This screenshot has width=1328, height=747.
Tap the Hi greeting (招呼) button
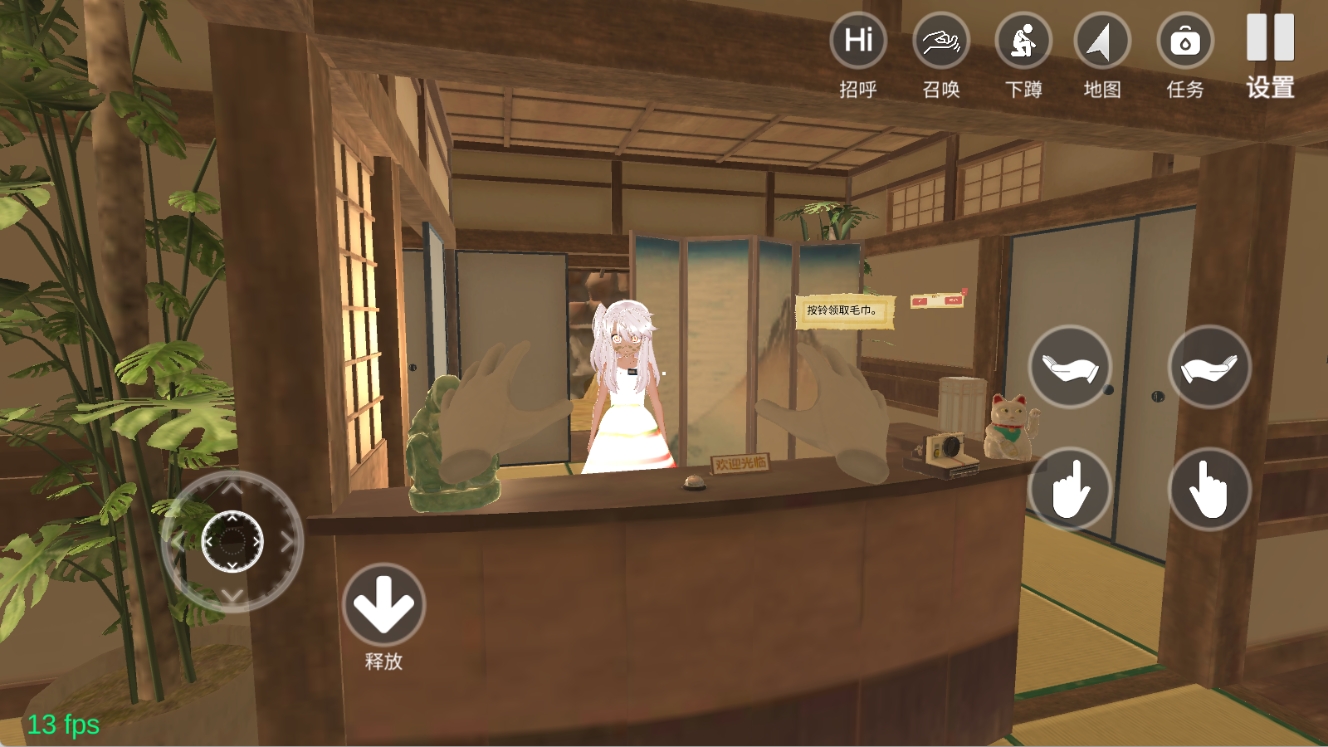click(858, 41)
